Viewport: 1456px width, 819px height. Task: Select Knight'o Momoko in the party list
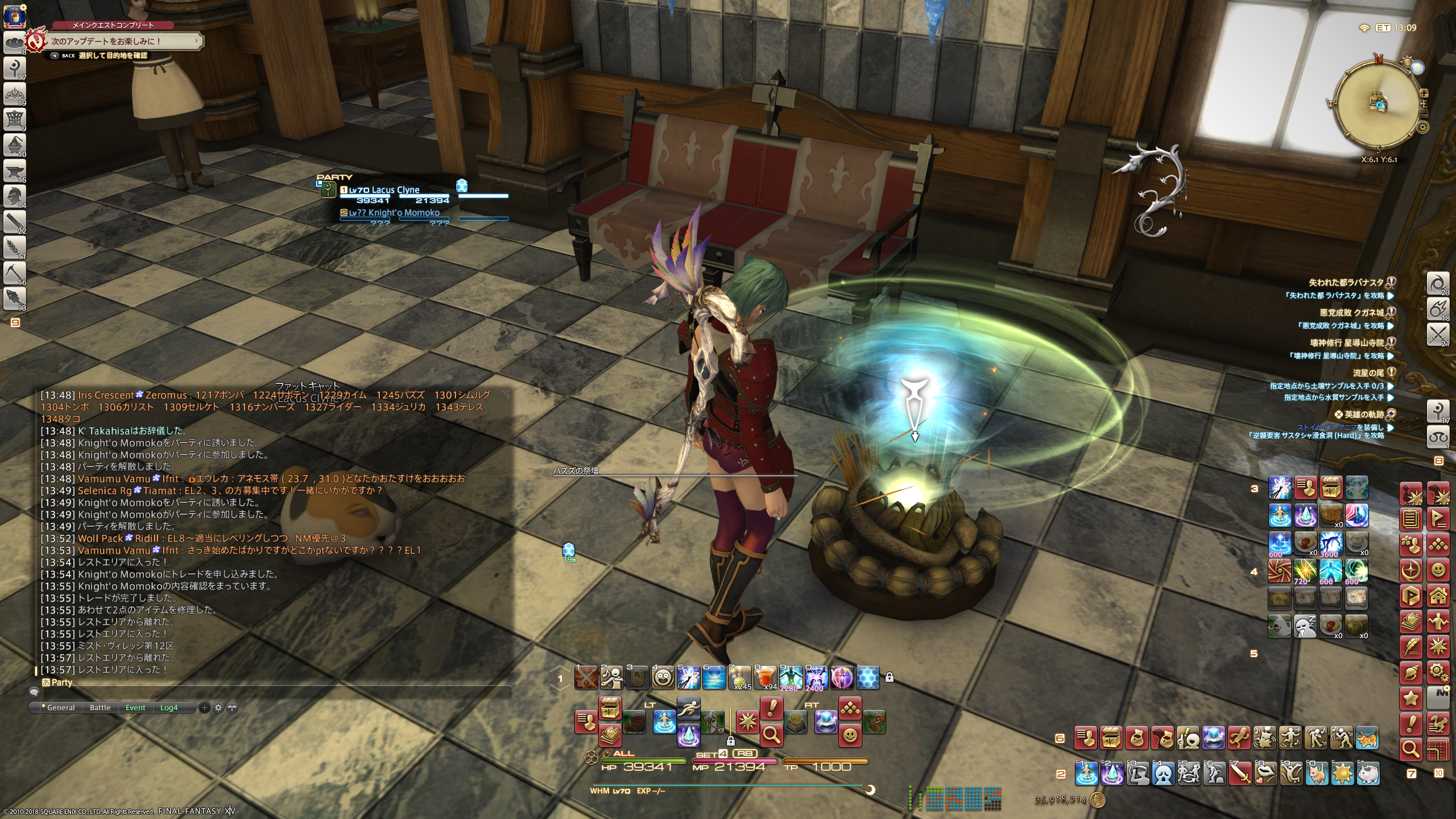(x=403, y=213)
